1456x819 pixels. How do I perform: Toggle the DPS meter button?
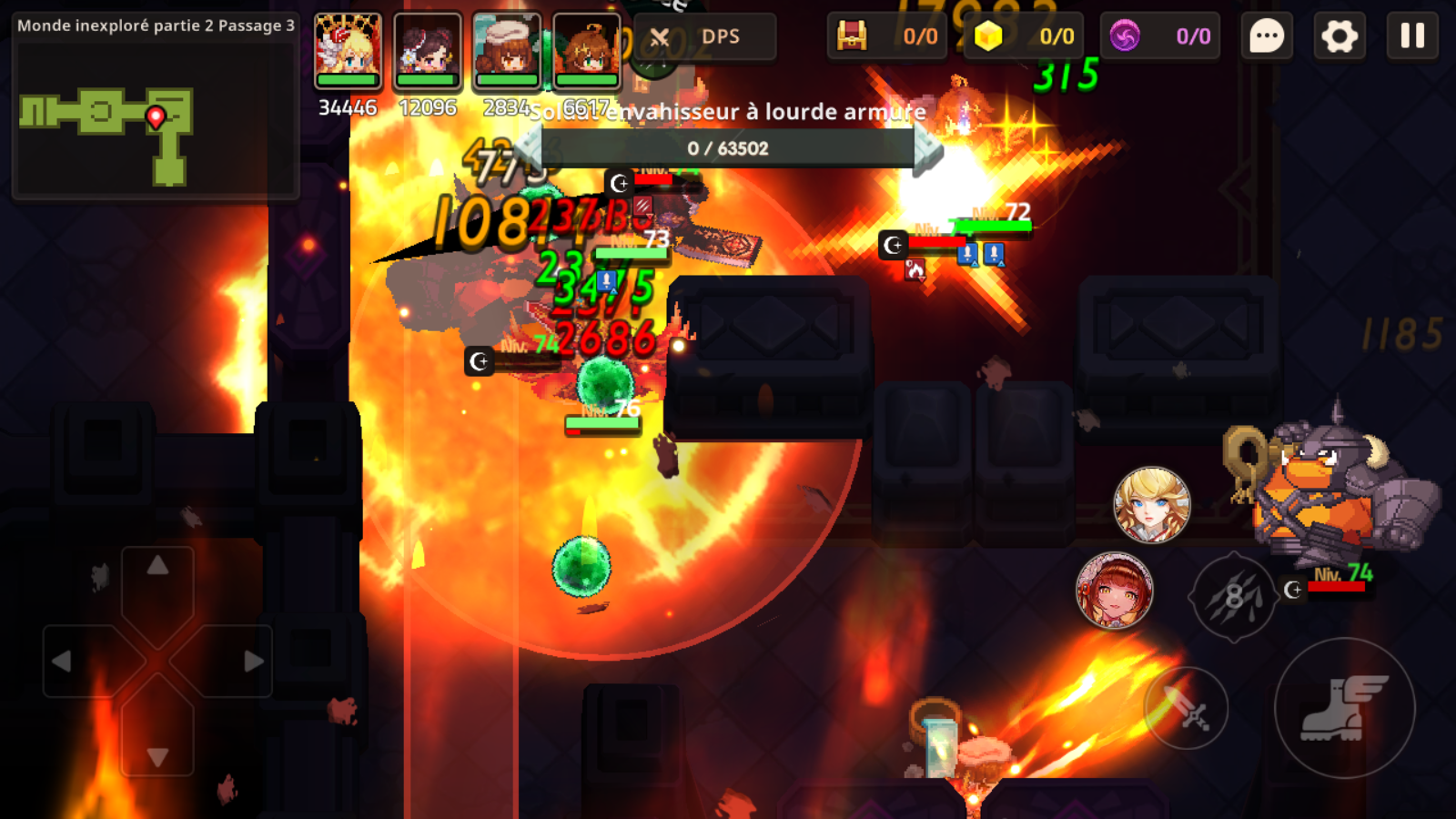click(x=705, y=37)
